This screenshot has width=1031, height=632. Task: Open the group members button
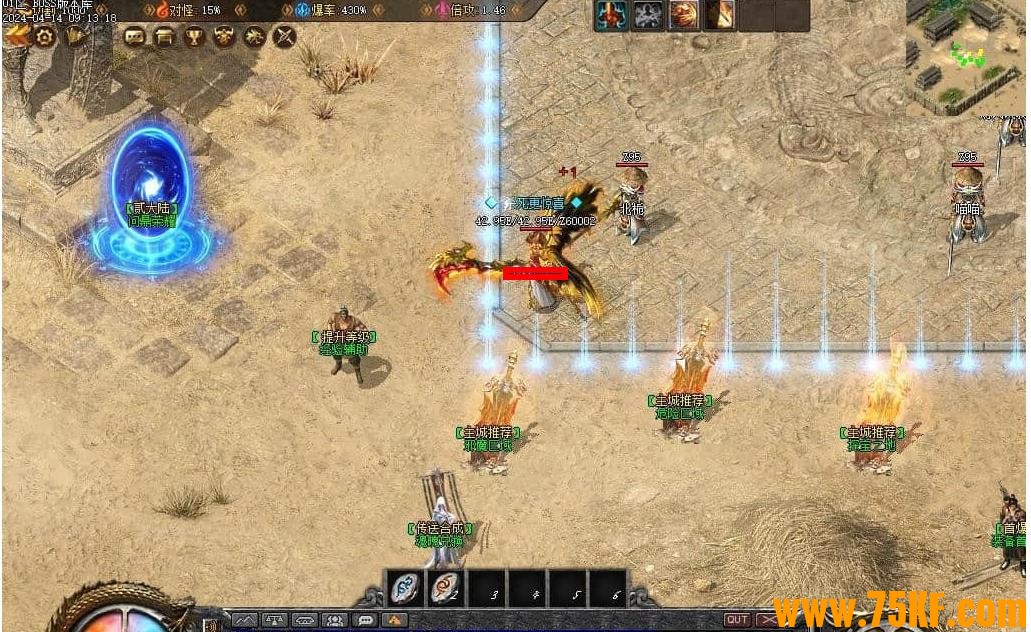pos(335,620)
